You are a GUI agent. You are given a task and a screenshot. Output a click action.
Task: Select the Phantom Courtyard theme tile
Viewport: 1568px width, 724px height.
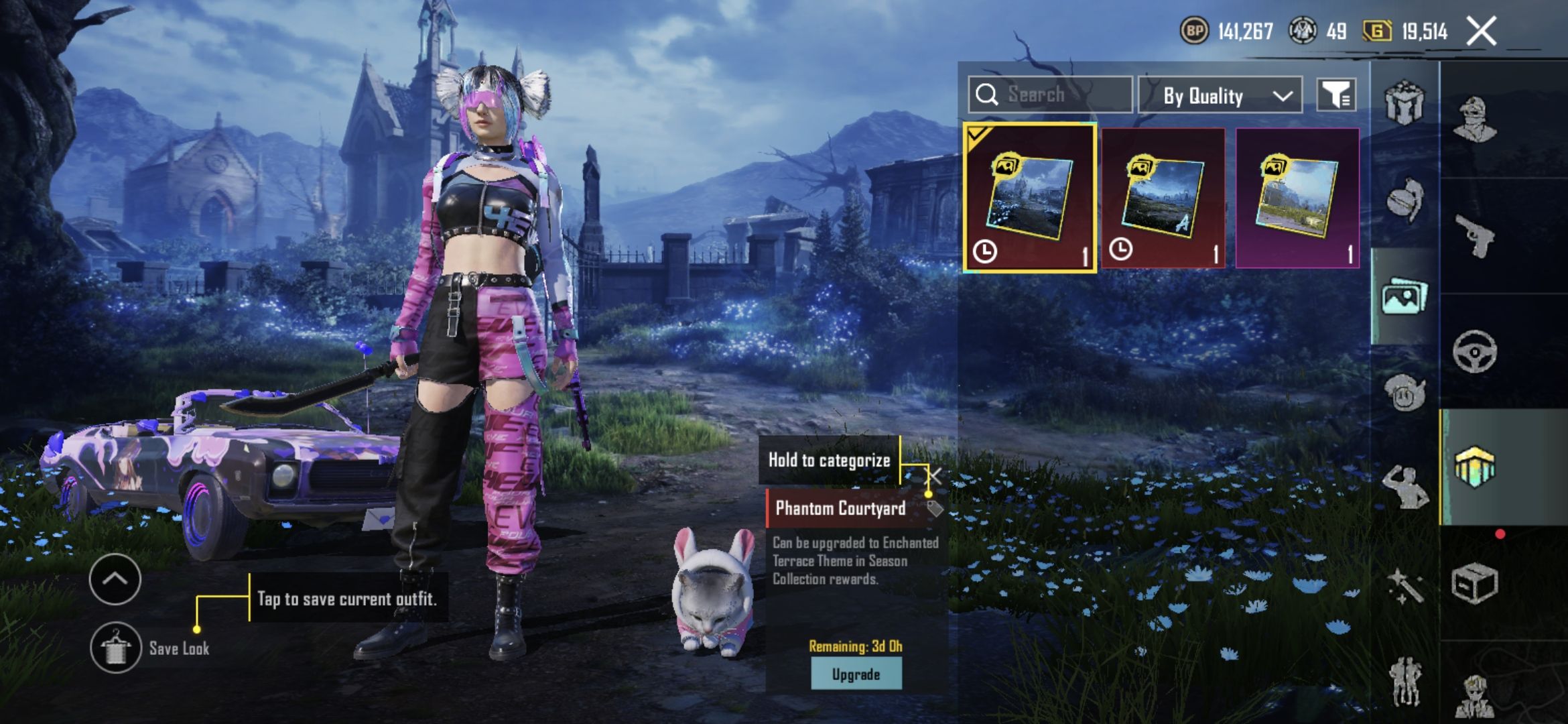click(1029, 198)
